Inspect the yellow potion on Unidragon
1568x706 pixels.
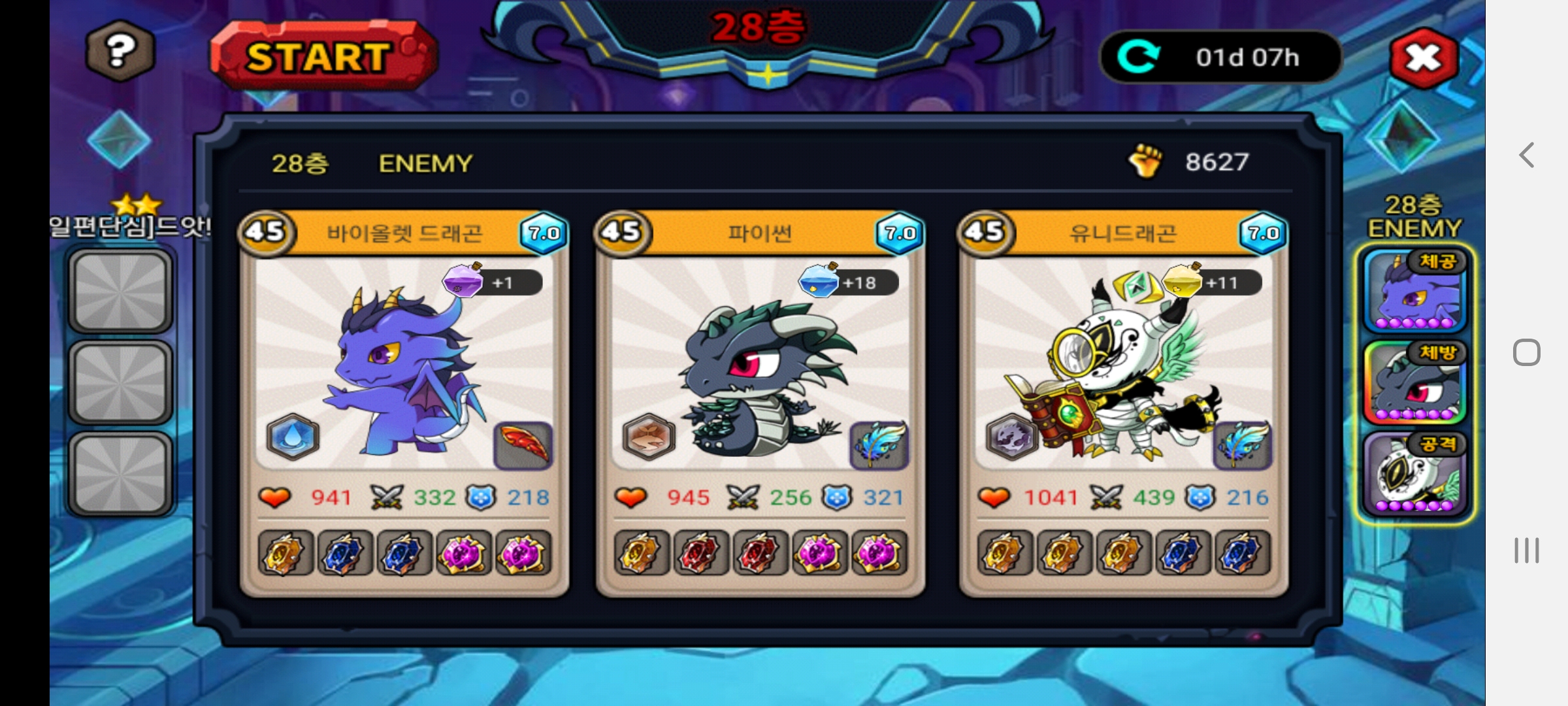coord(1183,281)
